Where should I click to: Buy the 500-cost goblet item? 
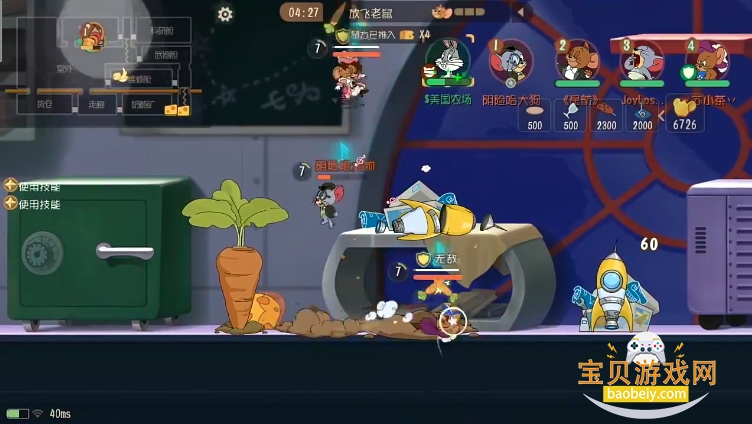point(570,114)
